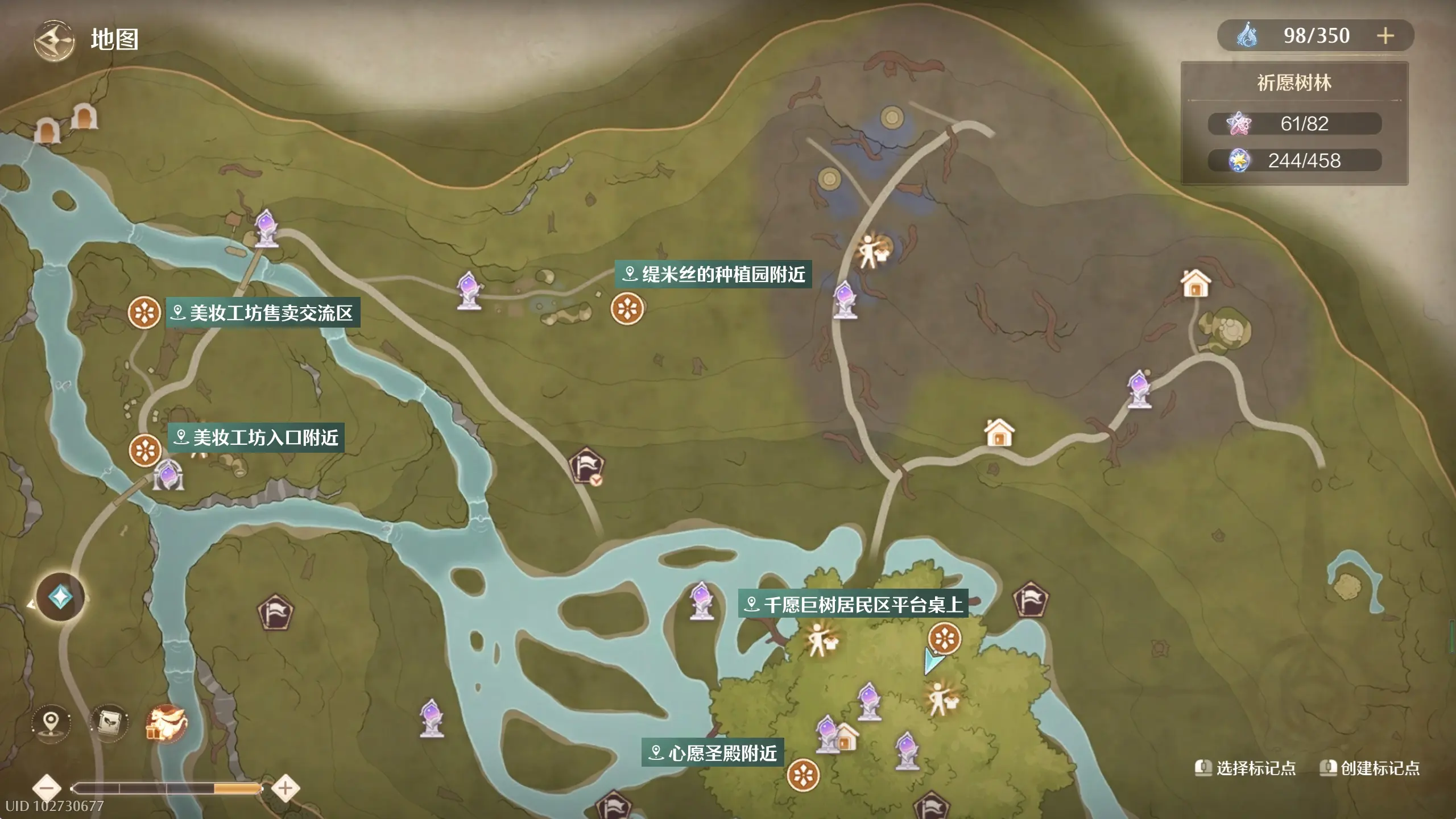Click 创建标记点 option
The image size is (1456, 819).
tap(1370, 768)
